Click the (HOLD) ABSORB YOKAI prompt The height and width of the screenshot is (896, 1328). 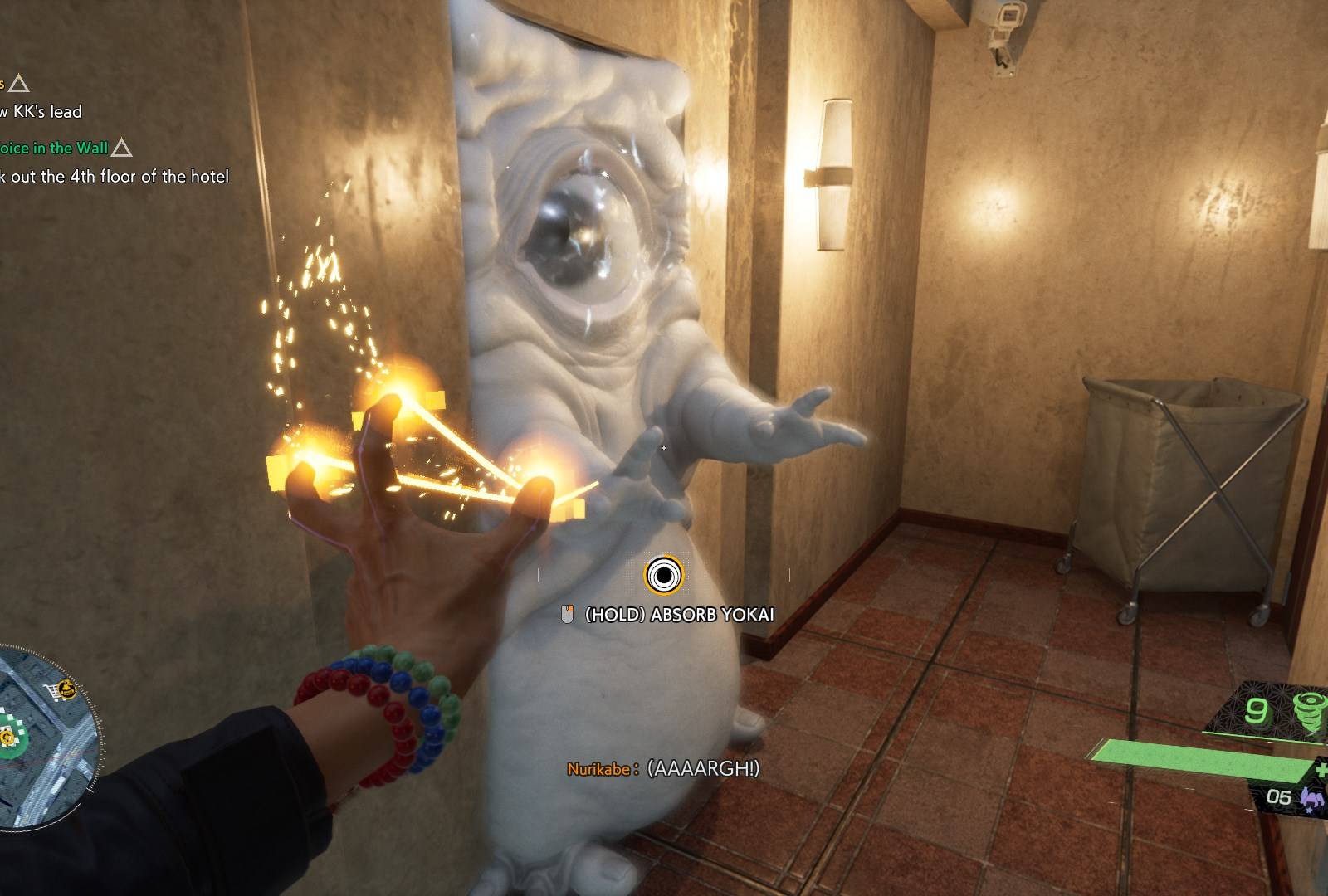(681, 616)
